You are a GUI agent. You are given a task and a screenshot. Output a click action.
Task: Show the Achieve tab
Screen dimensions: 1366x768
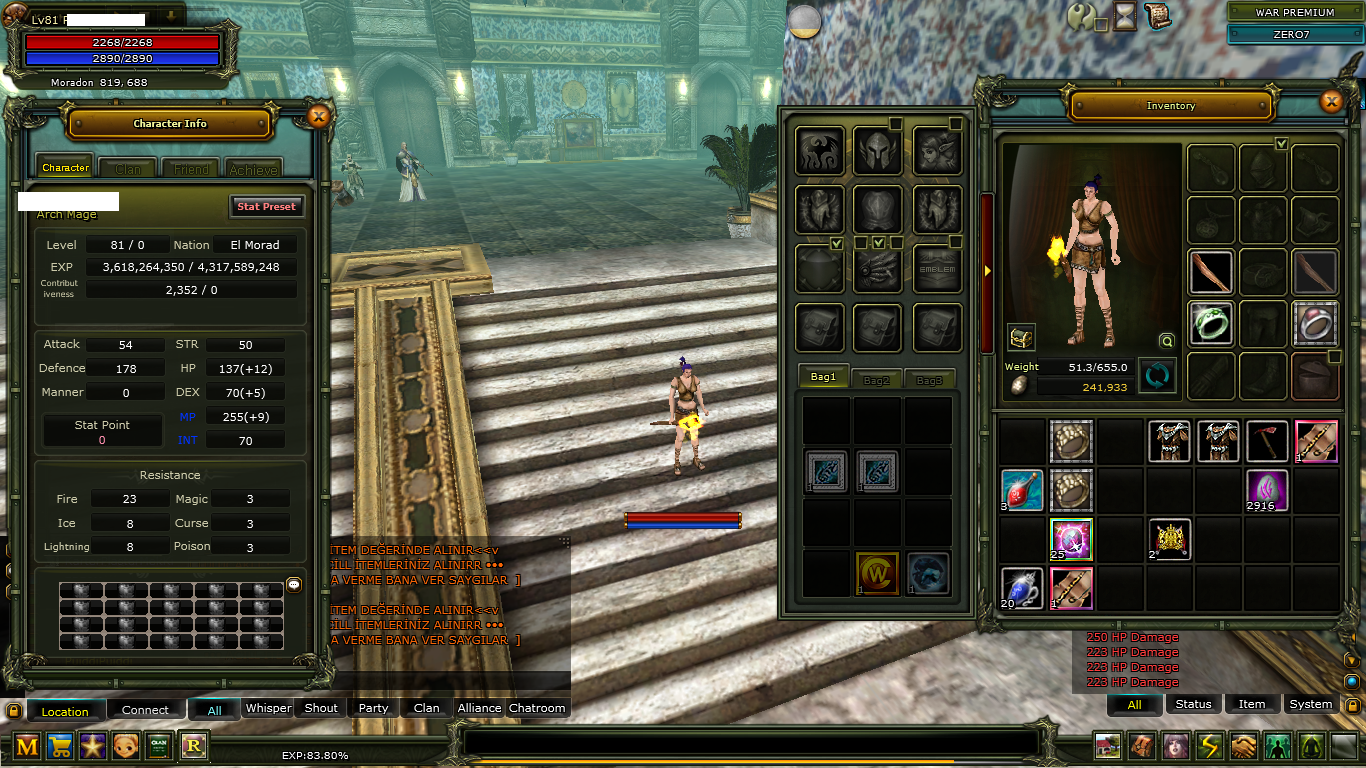point(253,169)
